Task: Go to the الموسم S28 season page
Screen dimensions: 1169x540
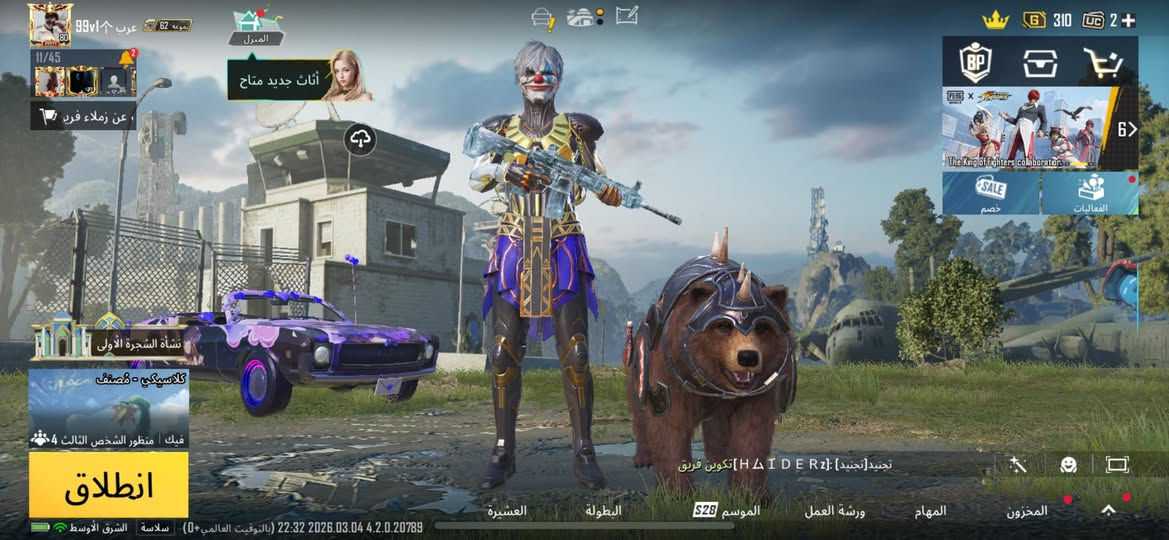Action: [727, 511]
